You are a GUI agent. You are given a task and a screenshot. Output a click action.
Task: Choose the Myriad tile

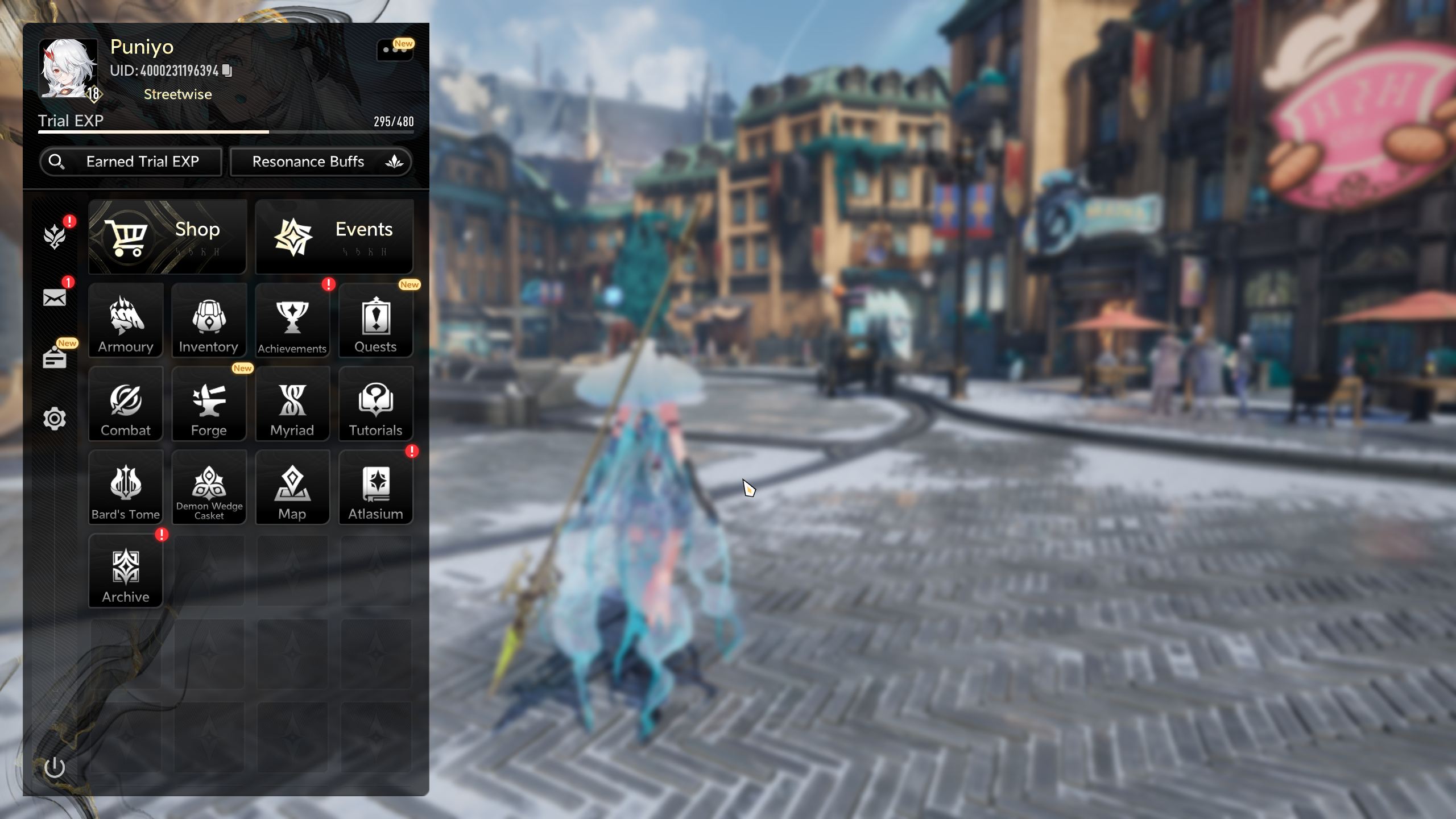[x=292, y=404]
